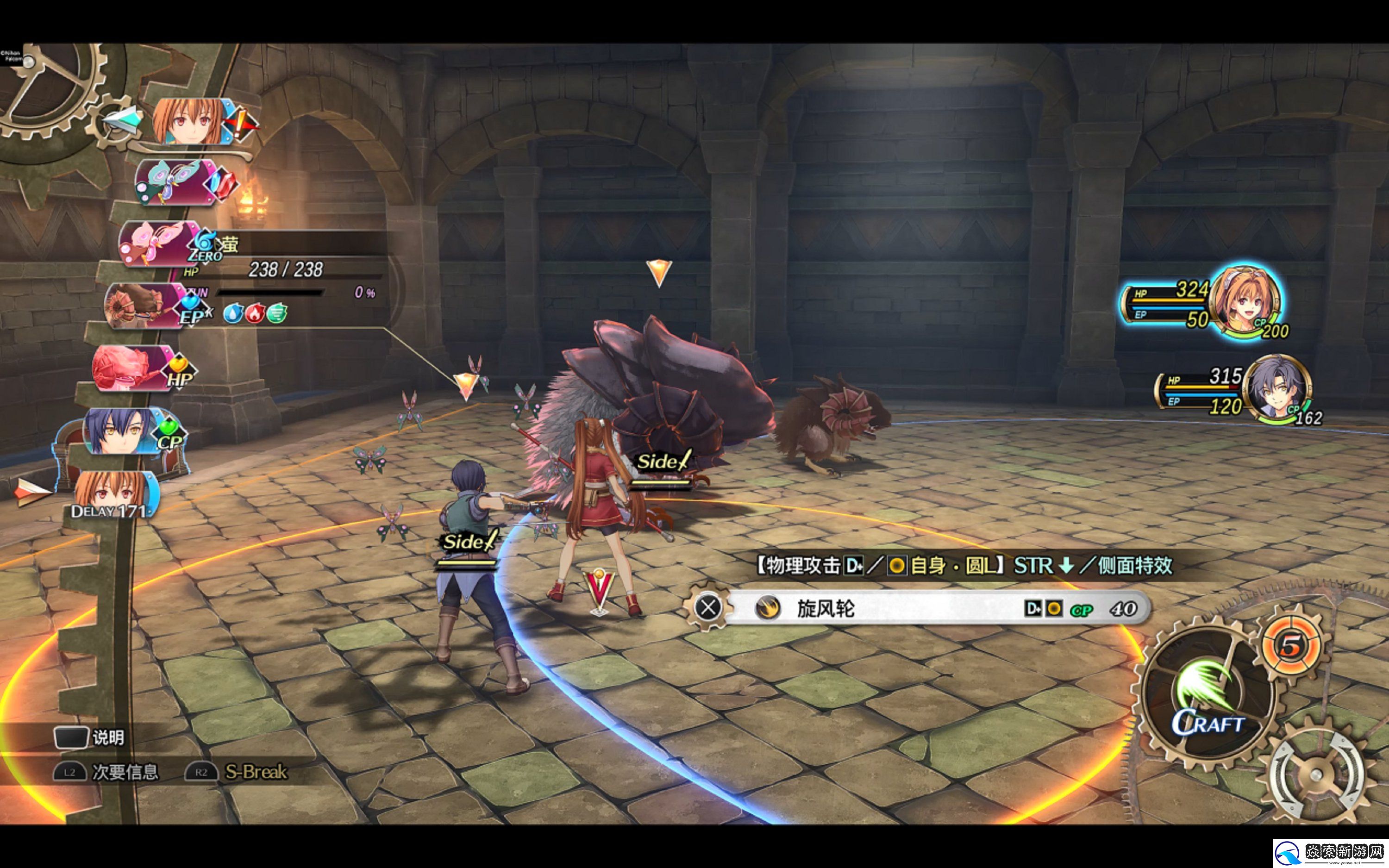Select Estelle's party status portrait
1389x868 pixels.
coord(1247,300)
